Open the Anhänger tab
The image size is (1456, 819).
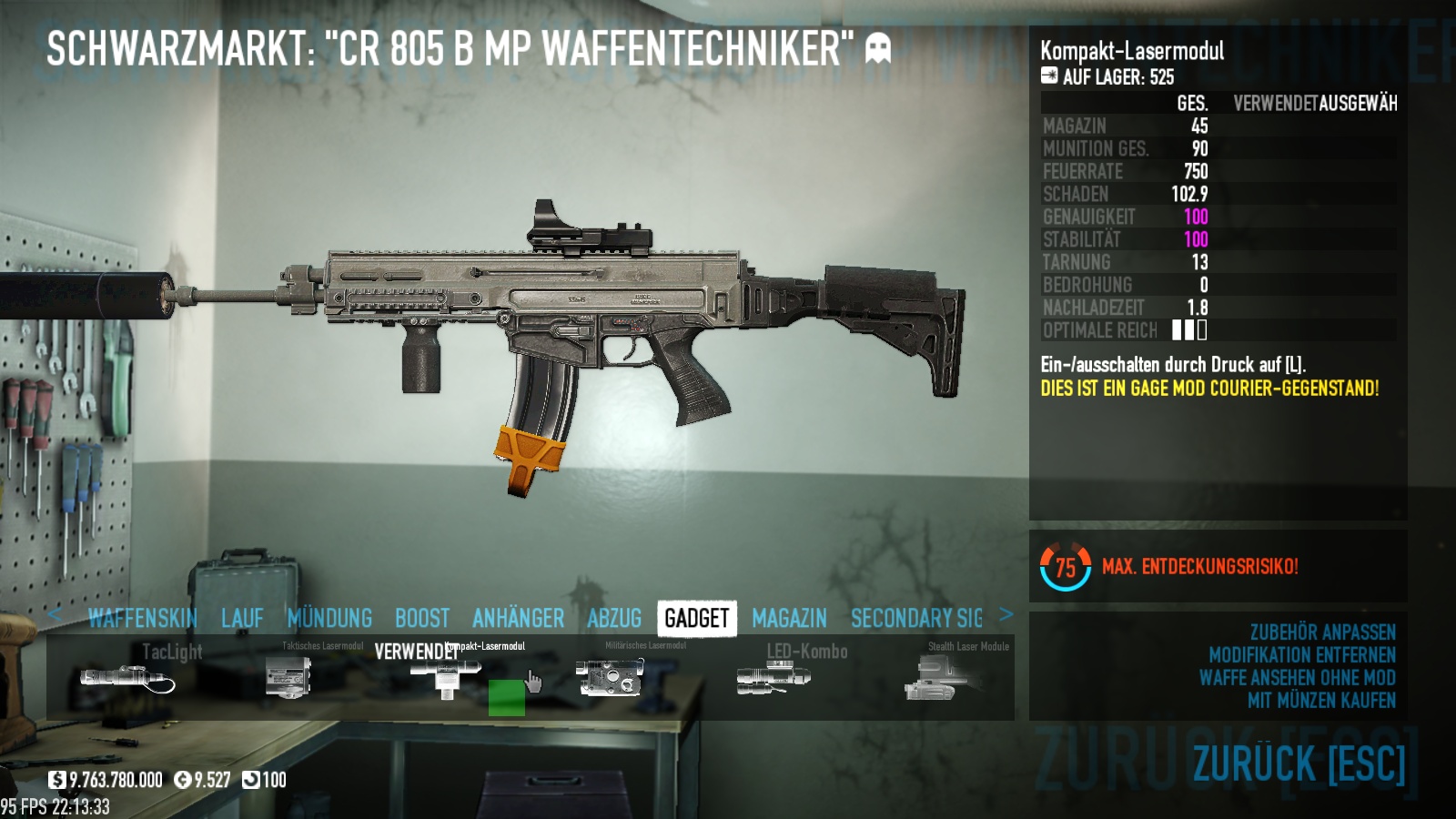[518, 619]
